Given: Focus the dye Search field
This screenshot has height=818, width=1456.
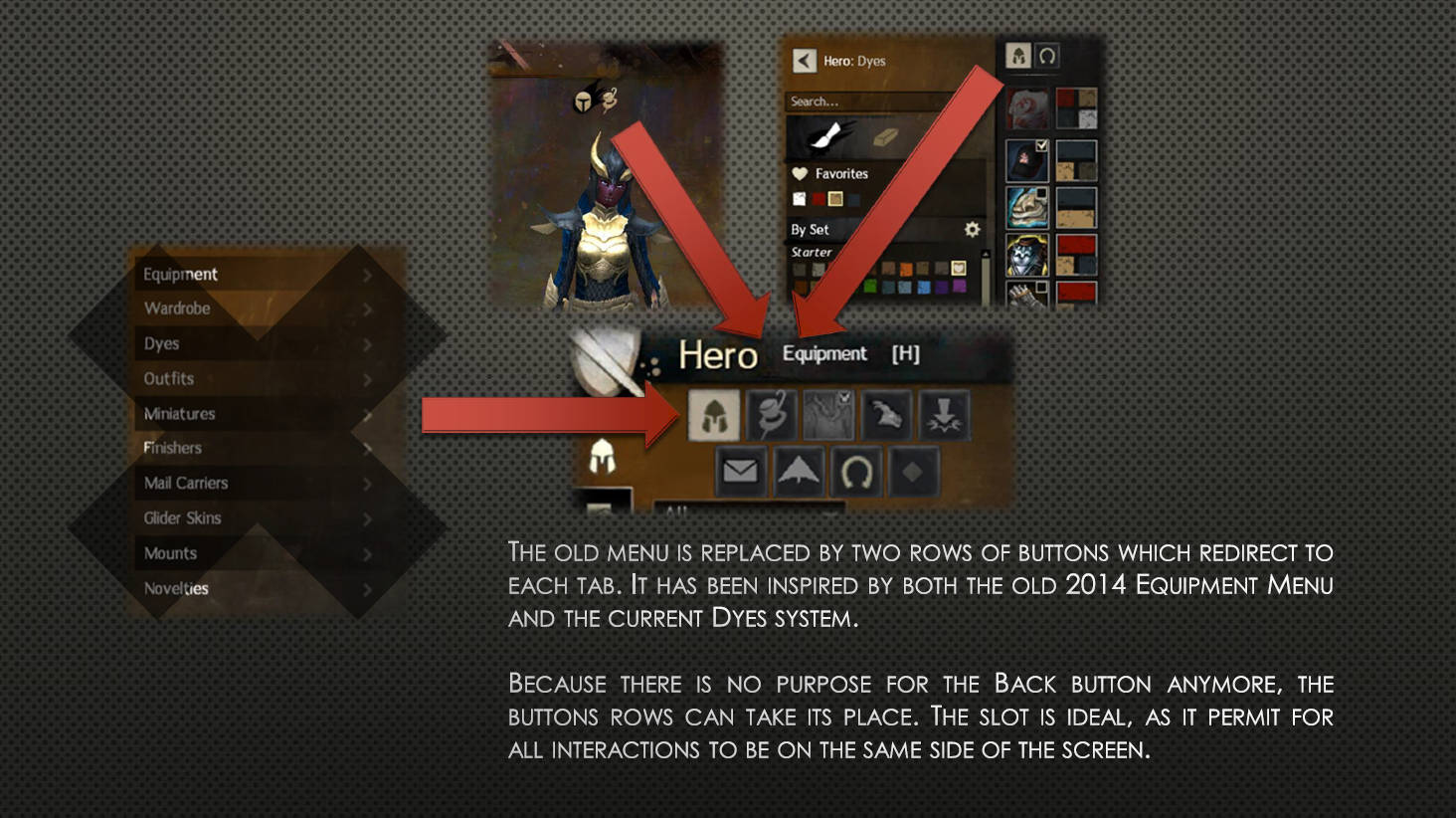Looking at the screenshot, I should (x=865, y=102).
